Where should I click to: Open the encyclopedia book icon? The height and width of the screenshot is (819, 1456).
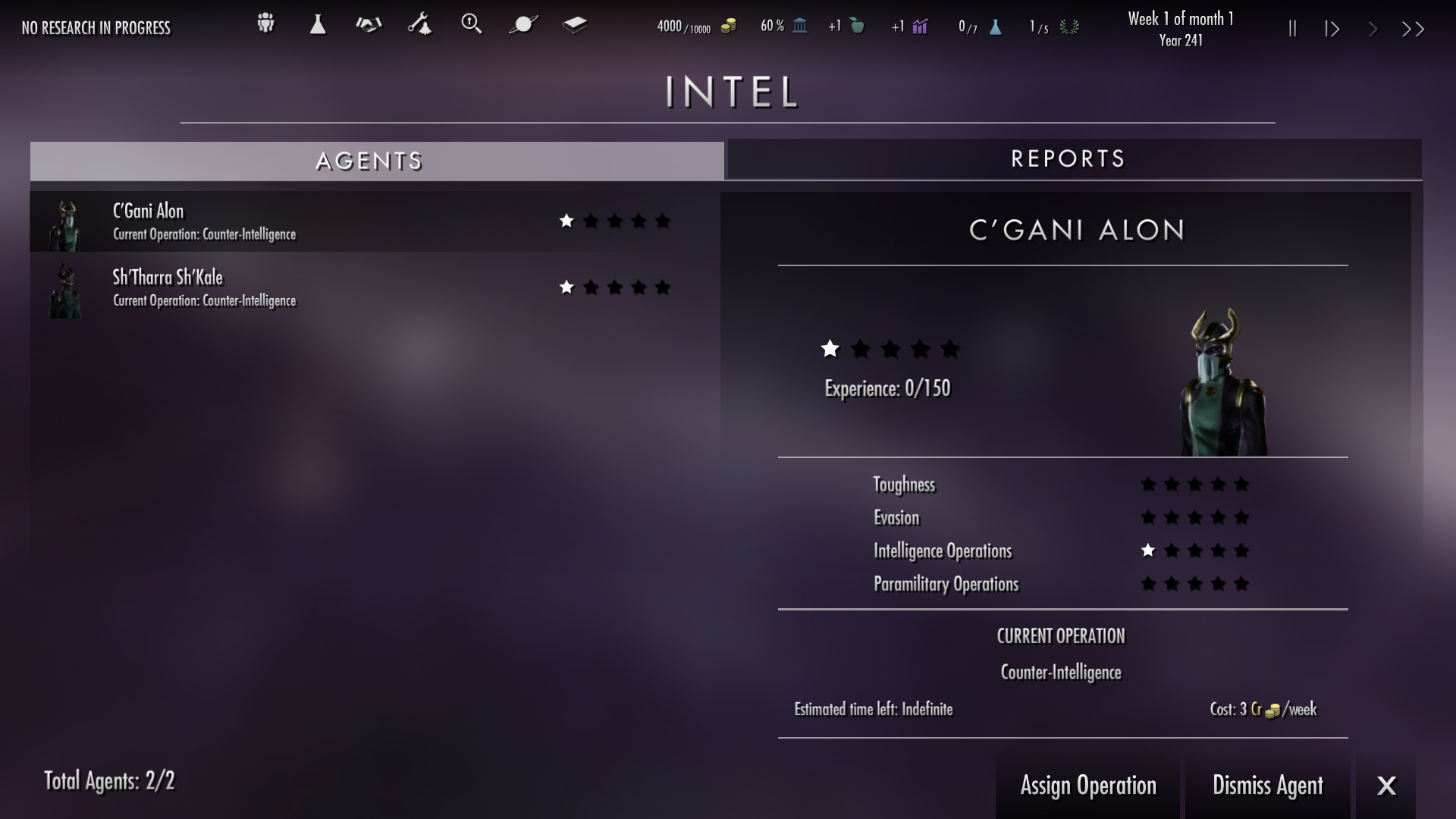pos(575,24)
